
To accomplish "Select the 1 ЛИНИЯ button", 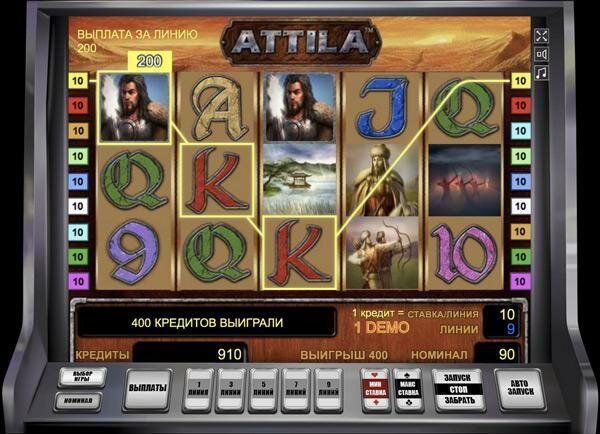I will click(201, 388).
